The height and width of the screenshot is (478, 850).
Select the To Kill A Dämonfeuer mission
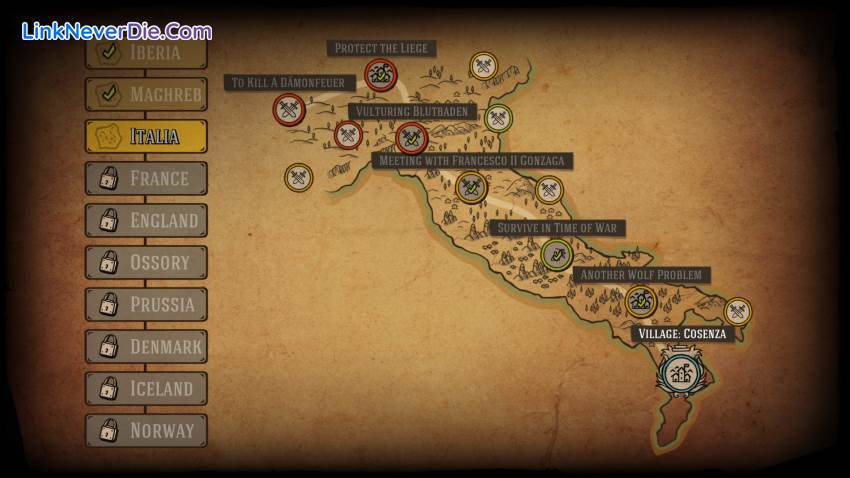[x=289, y=108]
